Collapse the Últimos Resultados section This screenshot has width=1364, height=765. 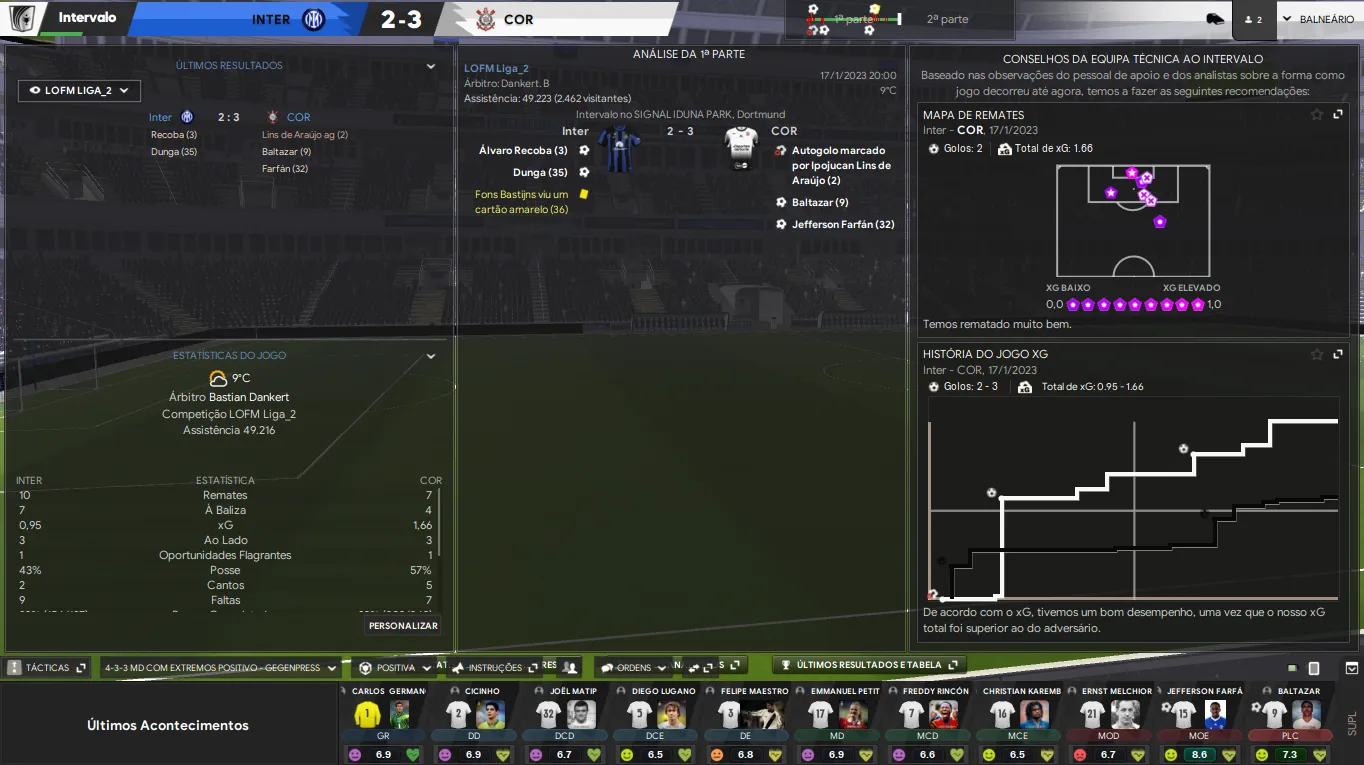click(431, 66)
